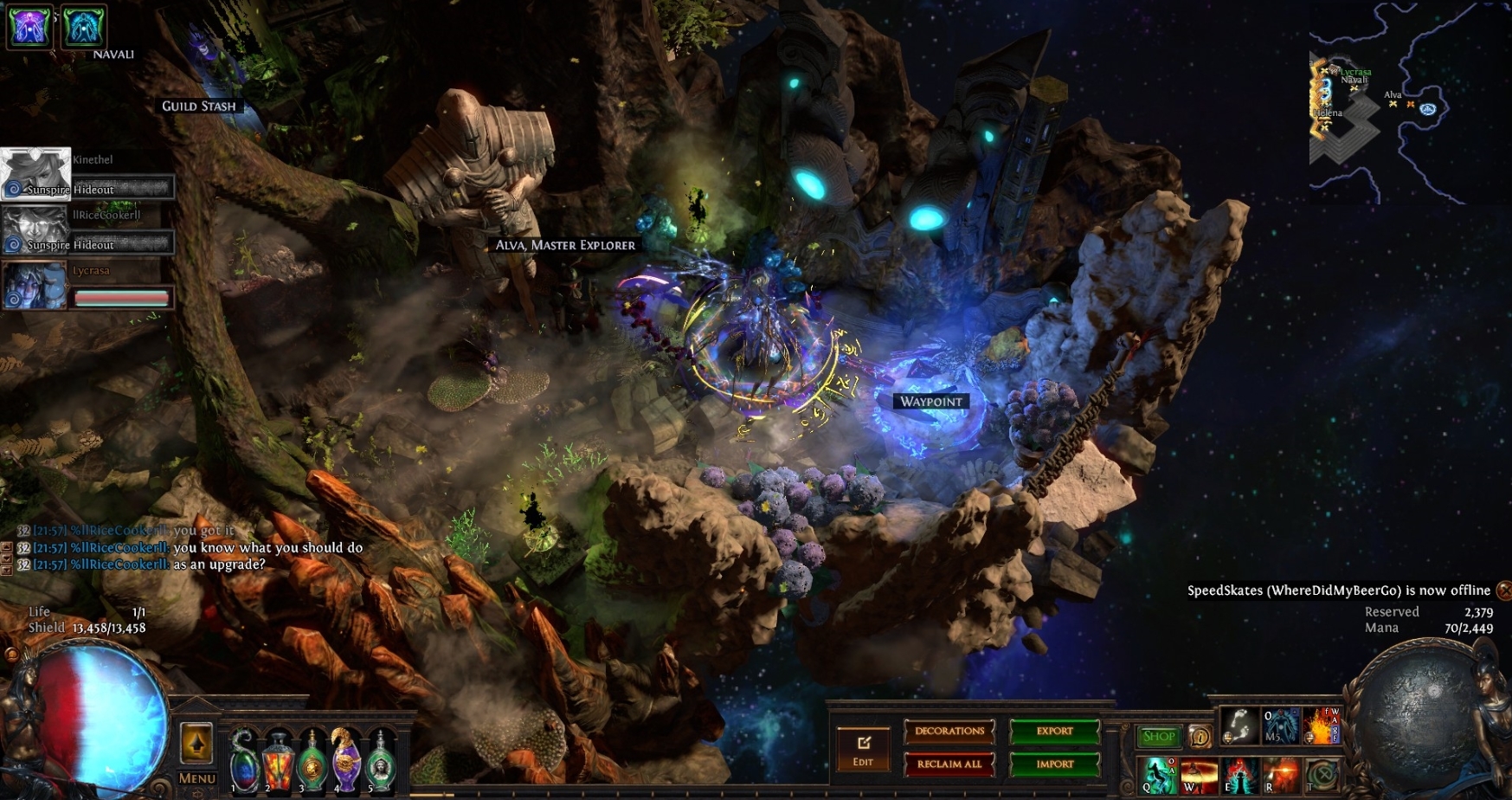This screenshot has width=1512, height=800.
Task: Import a hideout layout
Action: click(x=1054, y=765)
